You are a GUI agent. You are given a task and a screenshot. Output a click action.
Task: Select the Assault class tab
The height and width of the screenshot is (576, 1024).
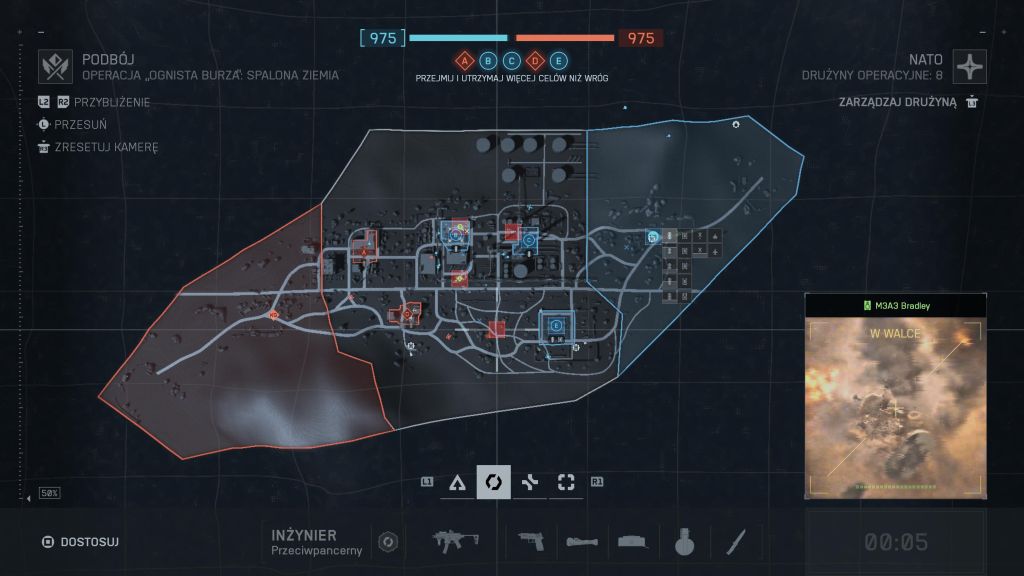click(x=457, y=482)
